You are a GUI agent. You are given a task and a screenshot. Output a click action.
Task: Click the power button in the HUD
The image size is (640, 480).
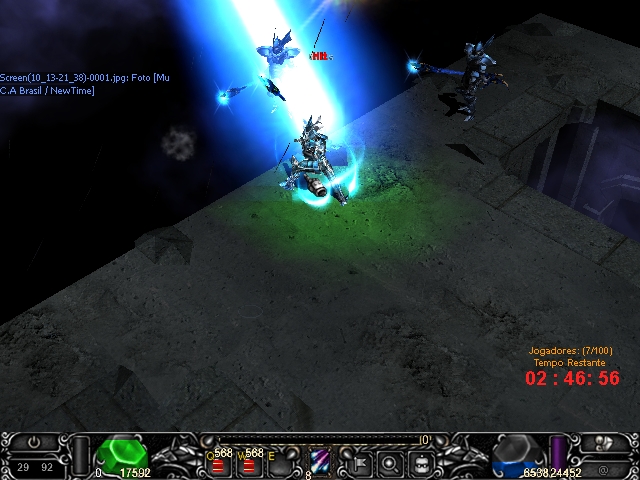coord(34,442)
